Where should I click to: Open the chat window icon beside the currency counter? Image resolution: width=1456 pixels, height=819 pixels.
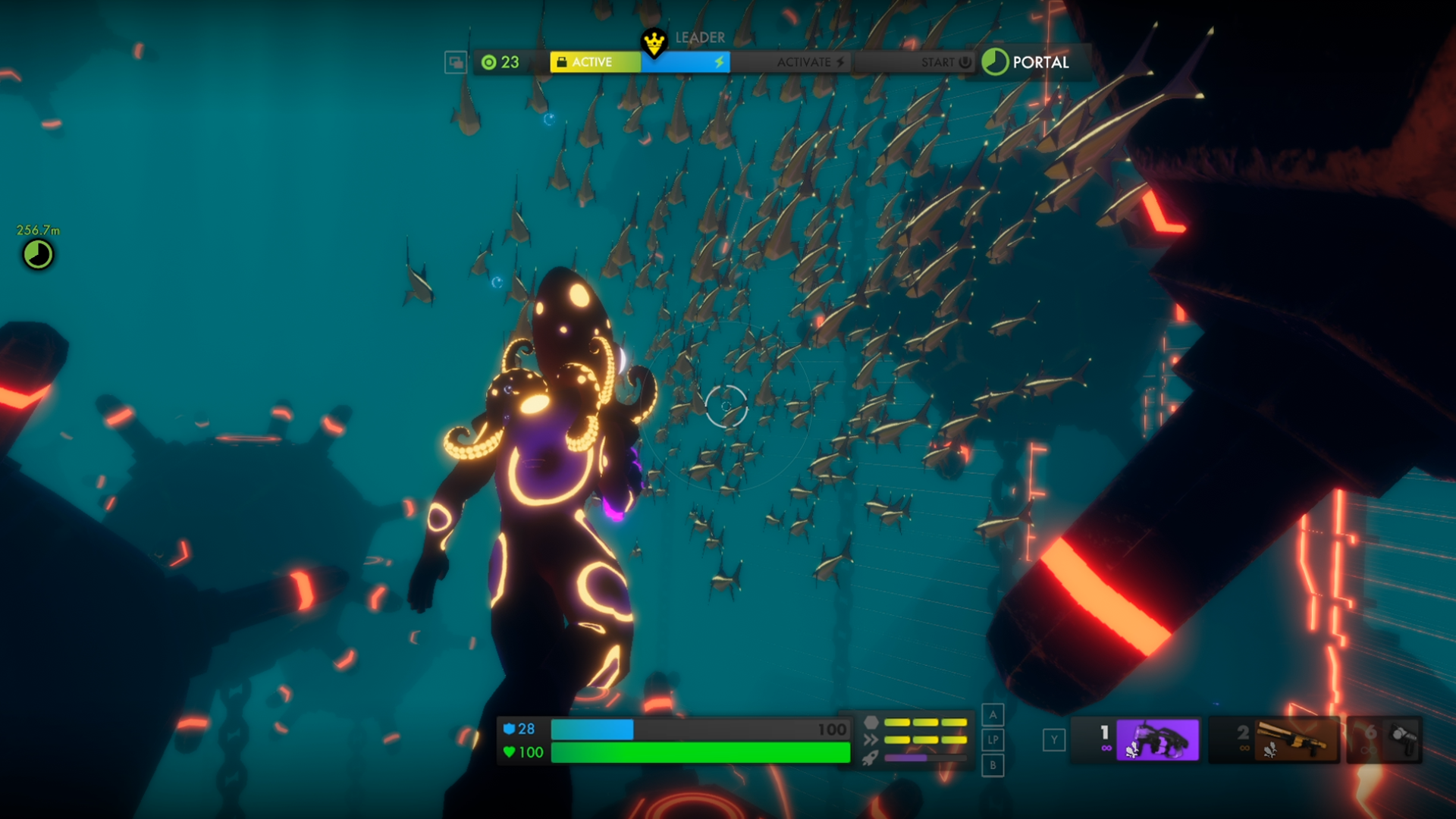tap(456, 62)
